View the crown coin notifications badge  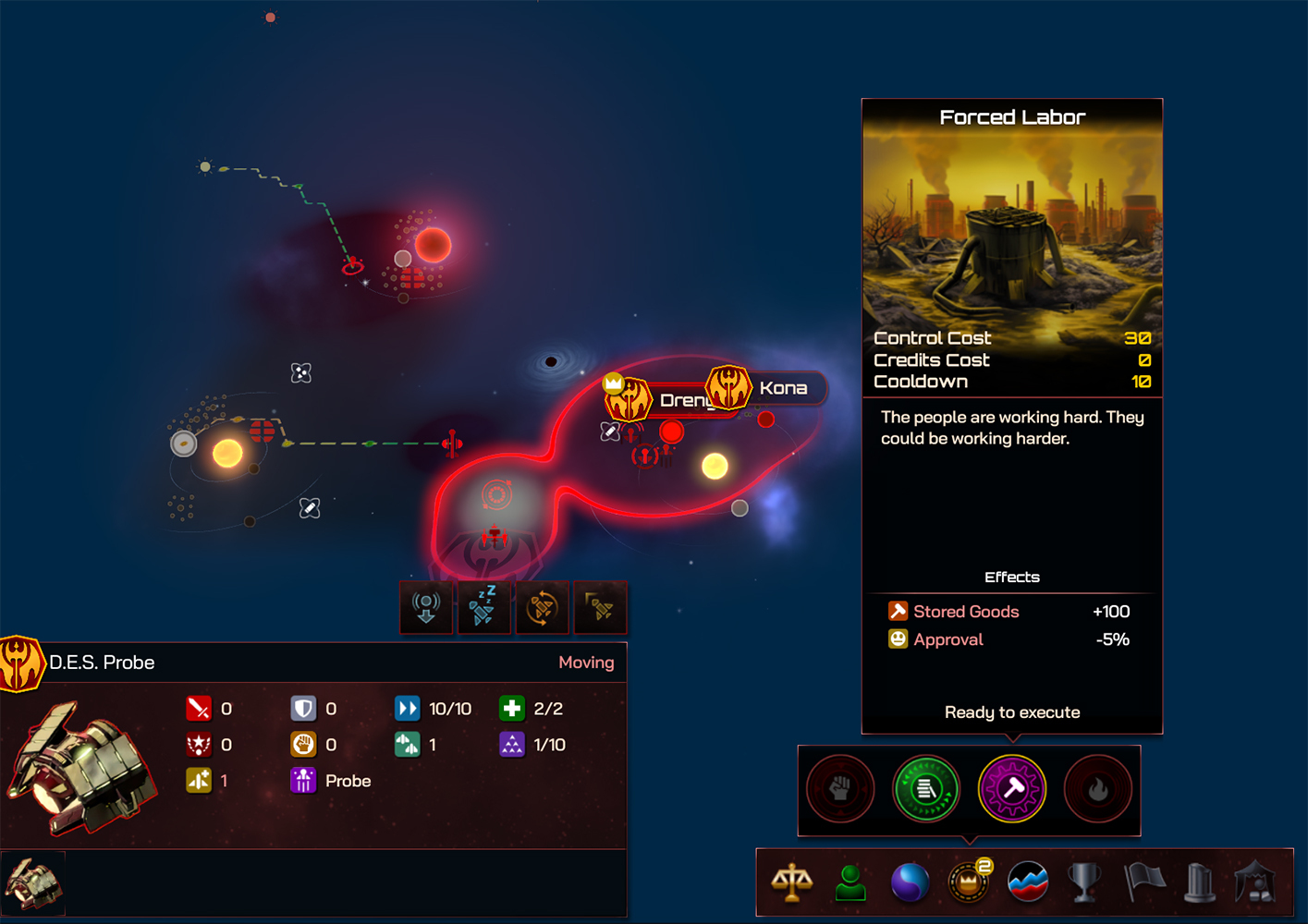(983, 867)
